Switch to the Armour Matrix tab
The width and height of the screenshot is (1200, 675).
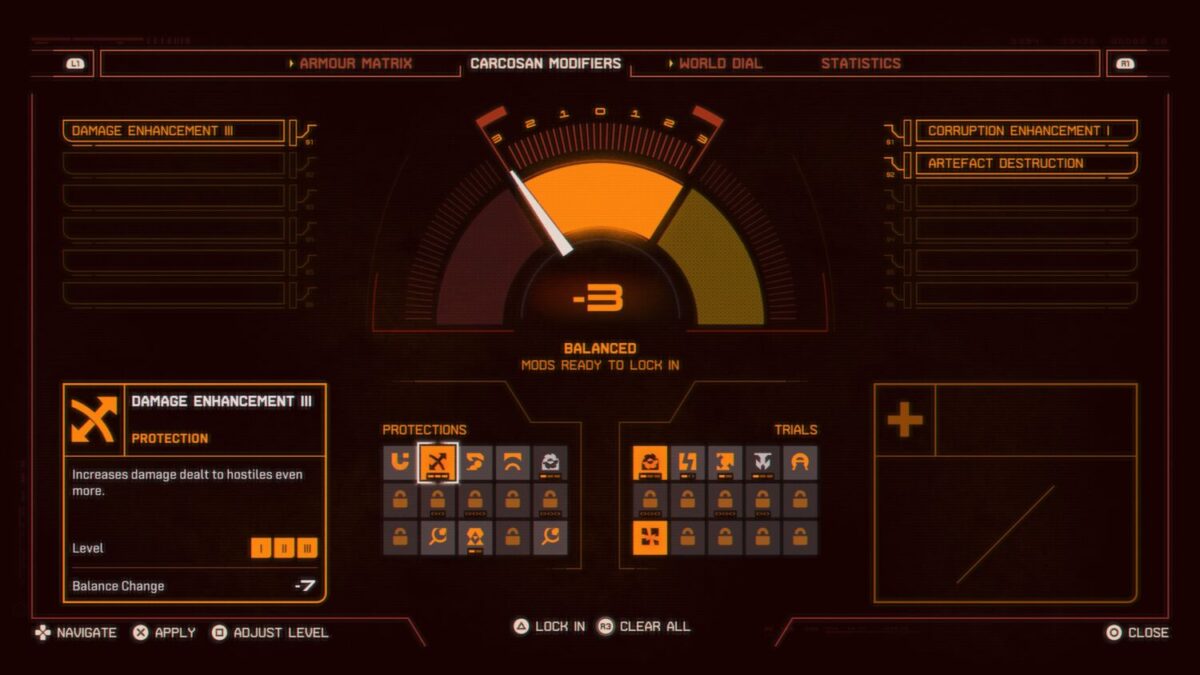pos(355,63)
